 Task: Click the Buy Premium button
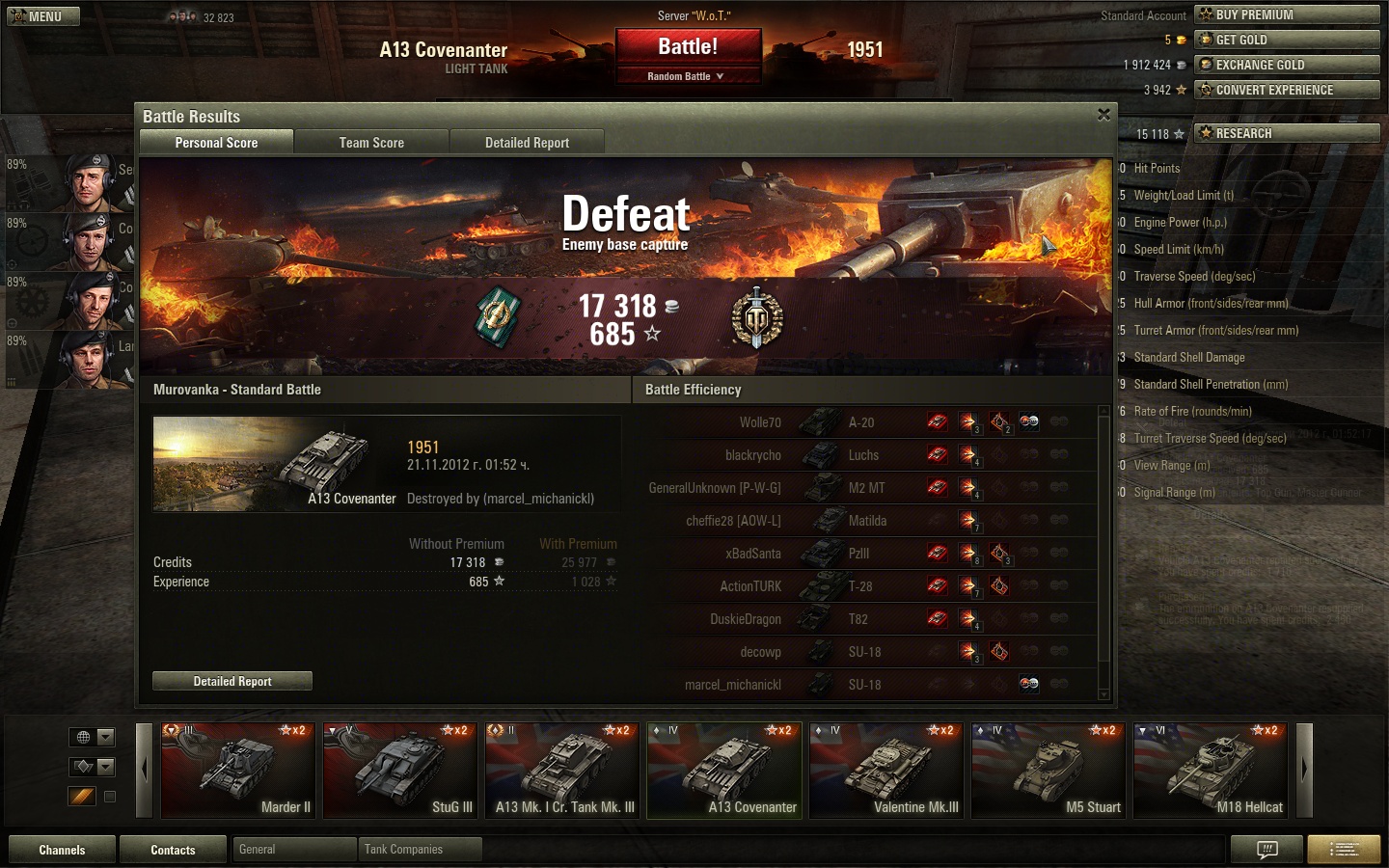1287,14
